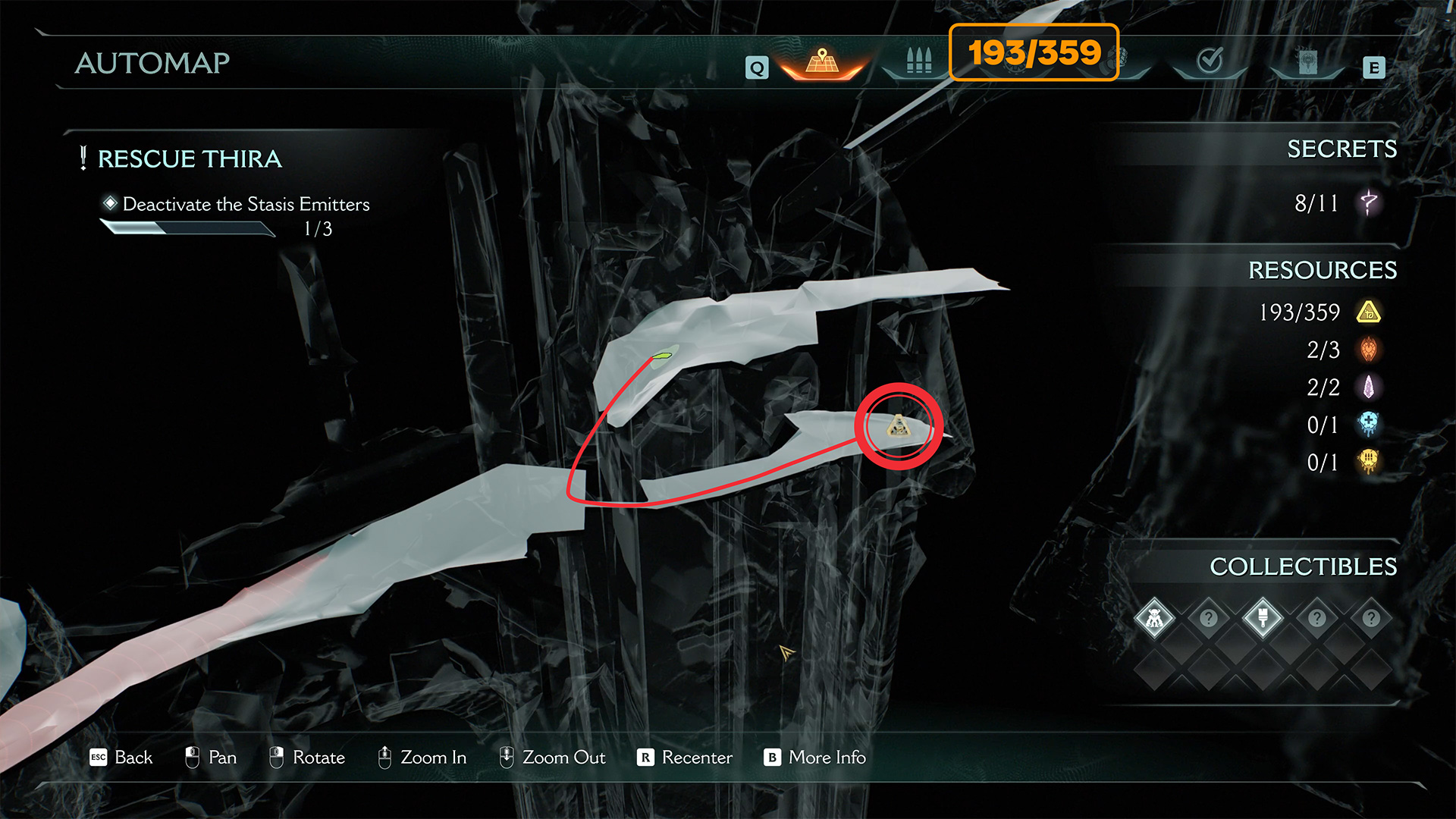This screenshot has height=819, width=1456.
Task: Switch to the codex tablet tab
Action: pyautogui.click(x=1307, y=61)
